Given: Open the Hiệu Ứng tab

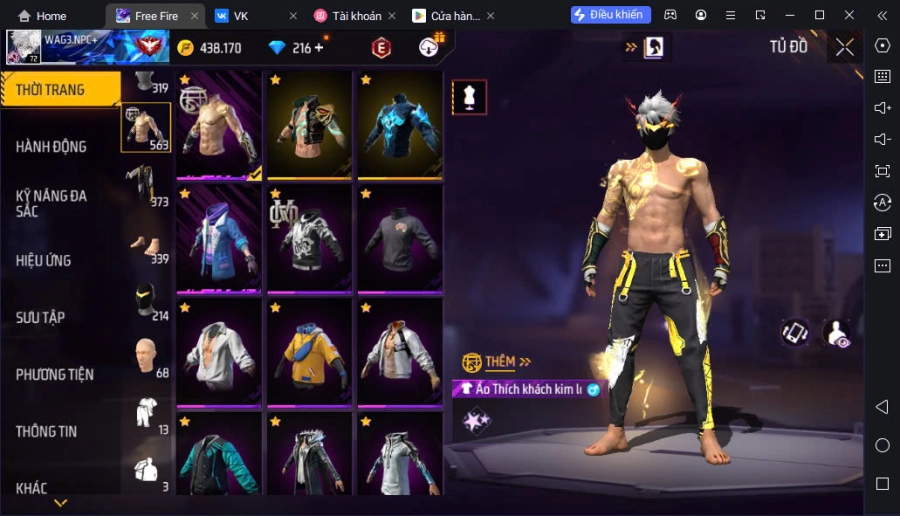Looking at the screenshot, I should [x=44, y=261].
